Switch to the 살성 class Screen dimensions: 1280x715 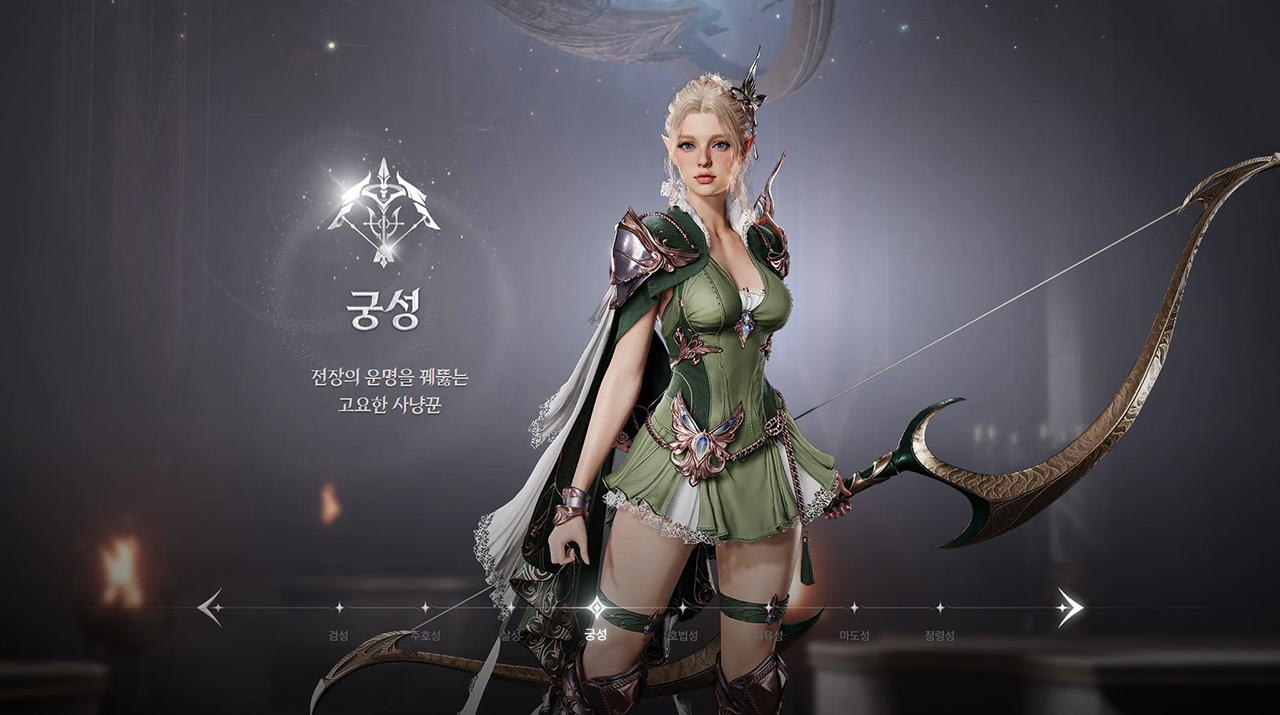(x=510, y=608)
